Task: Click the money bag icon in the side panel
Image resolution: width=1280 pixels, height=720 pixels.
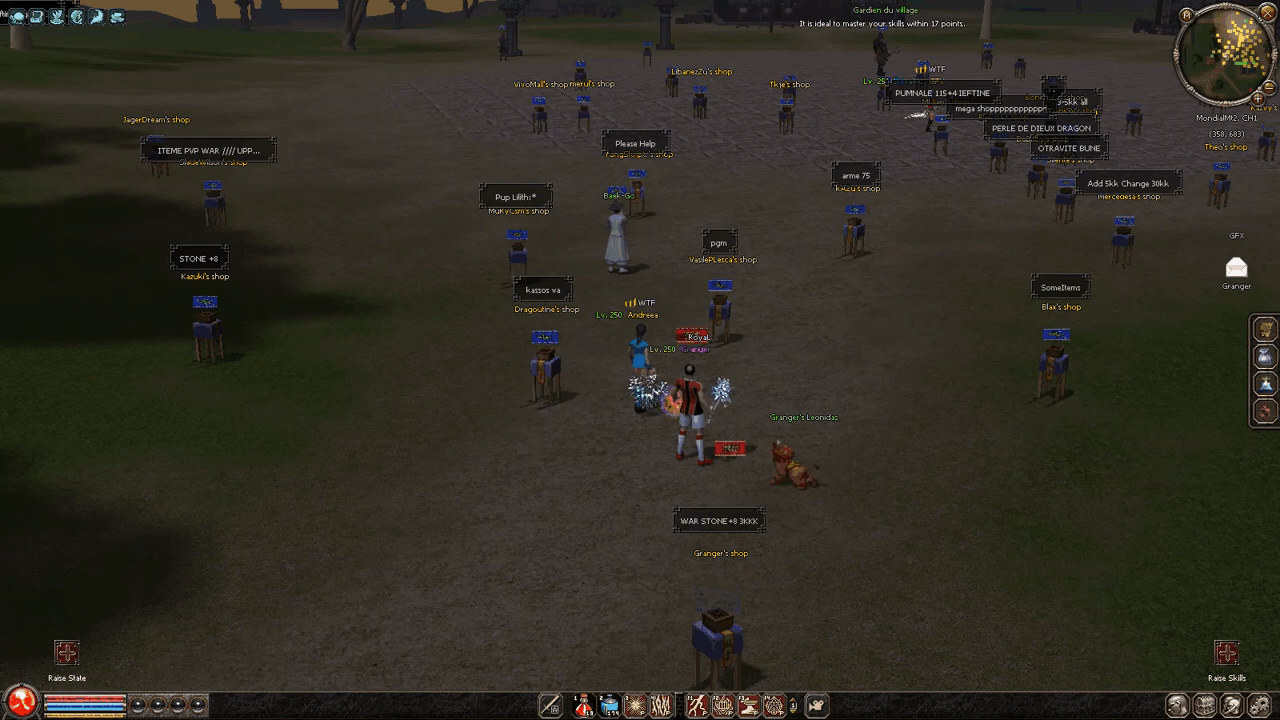Action: coord(1265,357)
